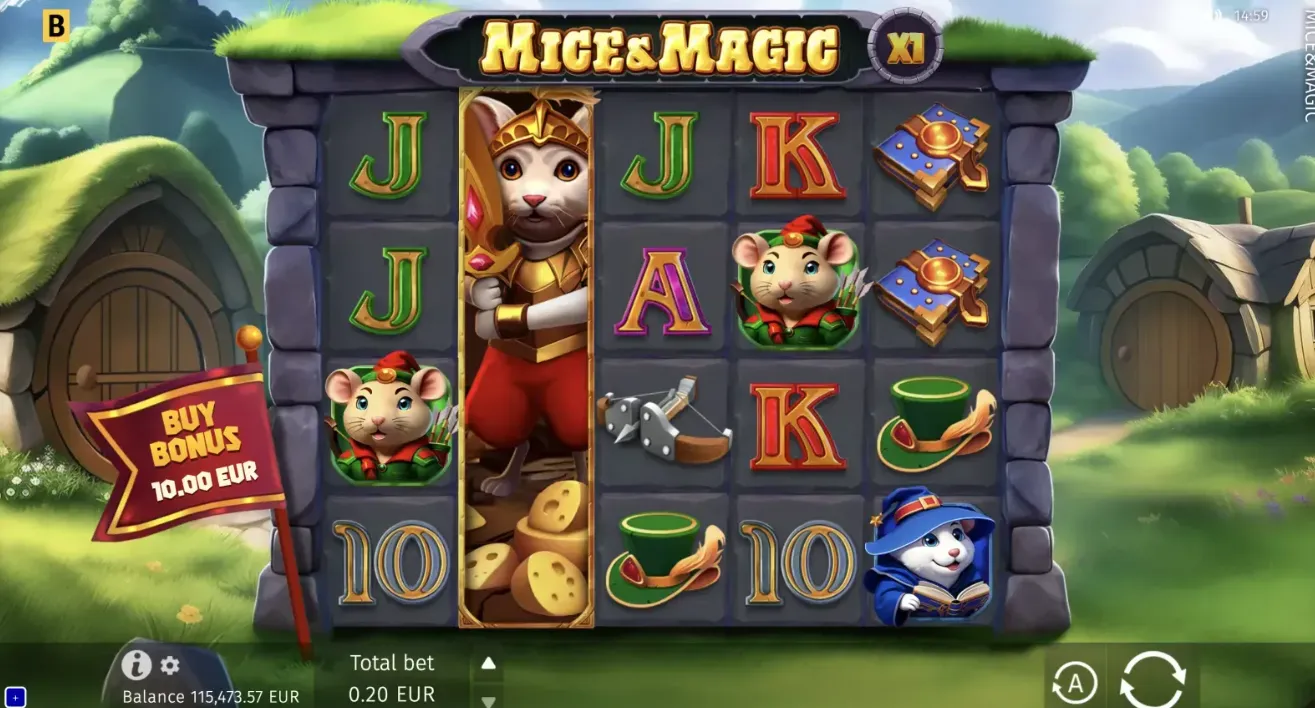
Task: Click the yellow B logo icon
Action: [x=56, y=27]
